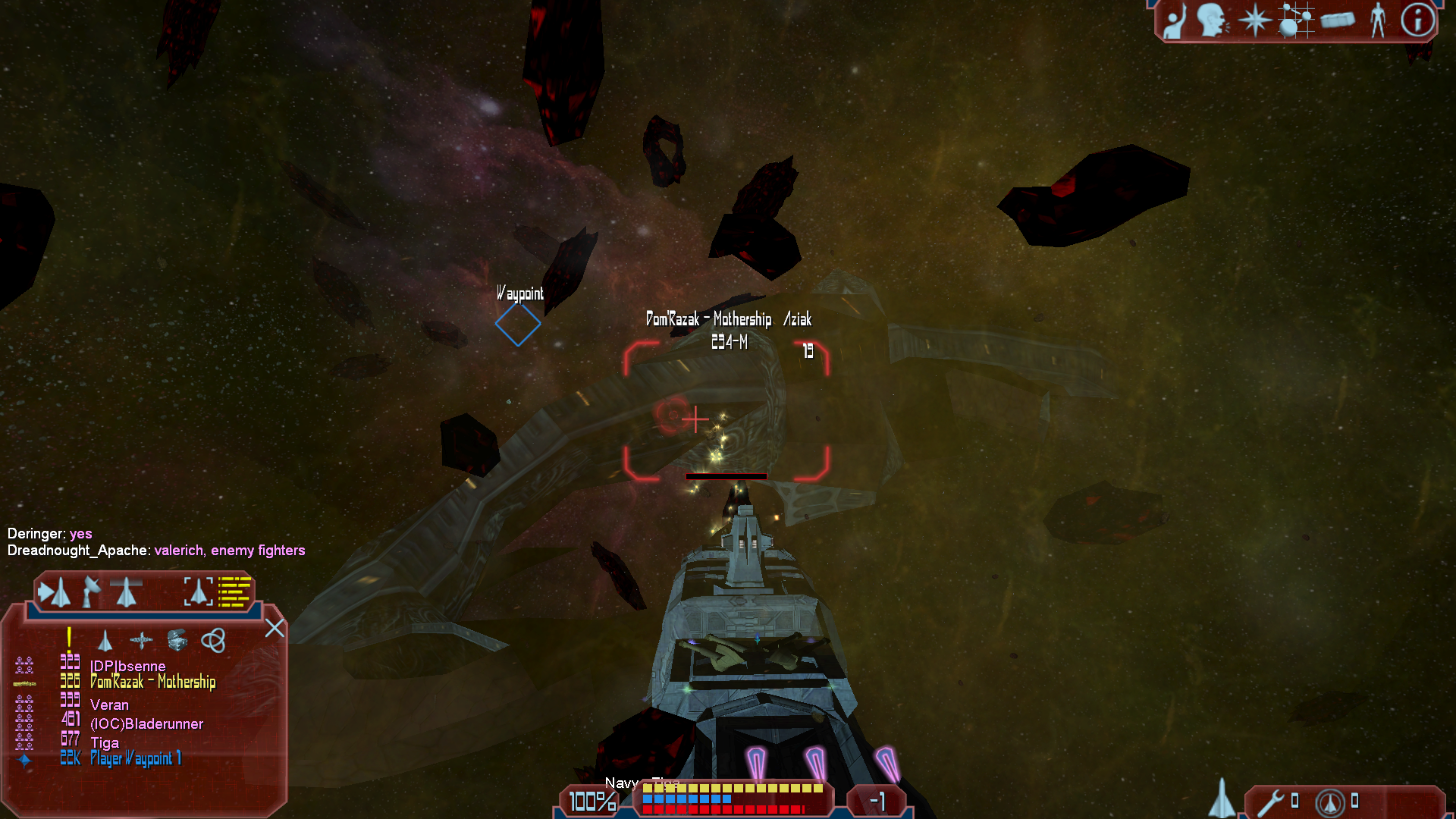Switch to the yellow list-lines tab
Screen dimensions: 1456x819
click(234, 592)
